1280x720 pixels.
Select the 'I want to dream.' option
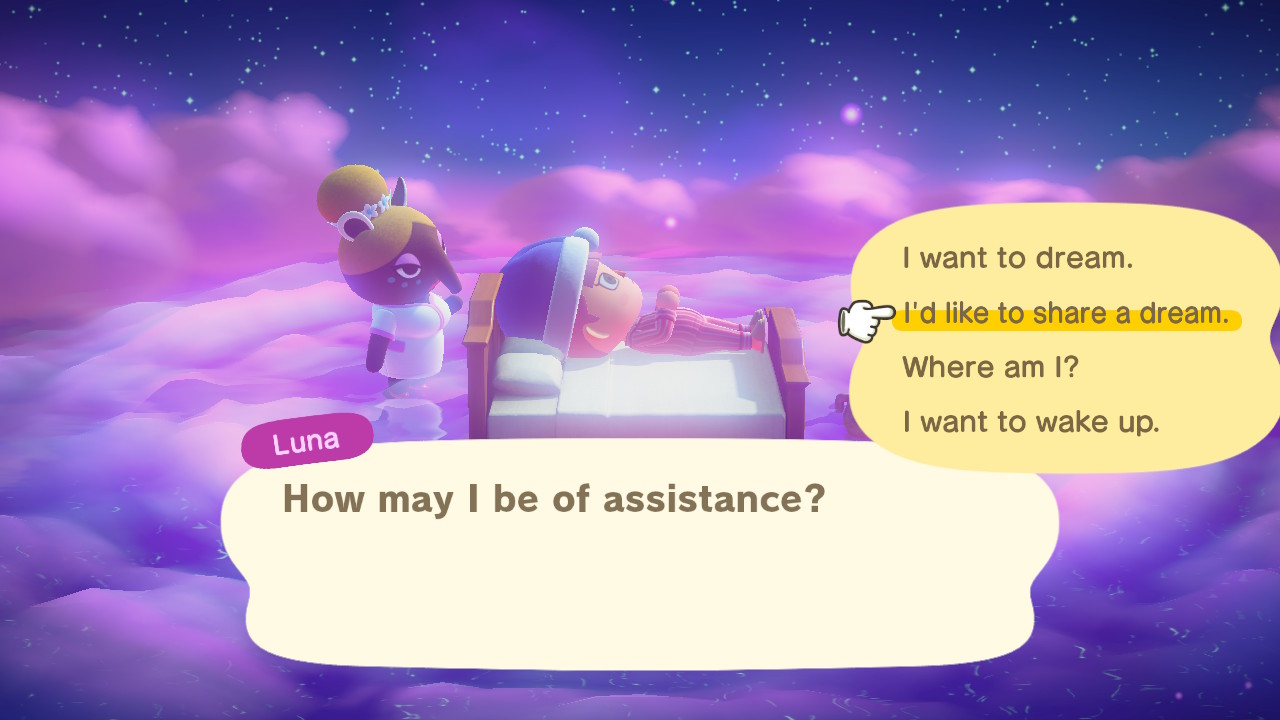(1016, 258)
